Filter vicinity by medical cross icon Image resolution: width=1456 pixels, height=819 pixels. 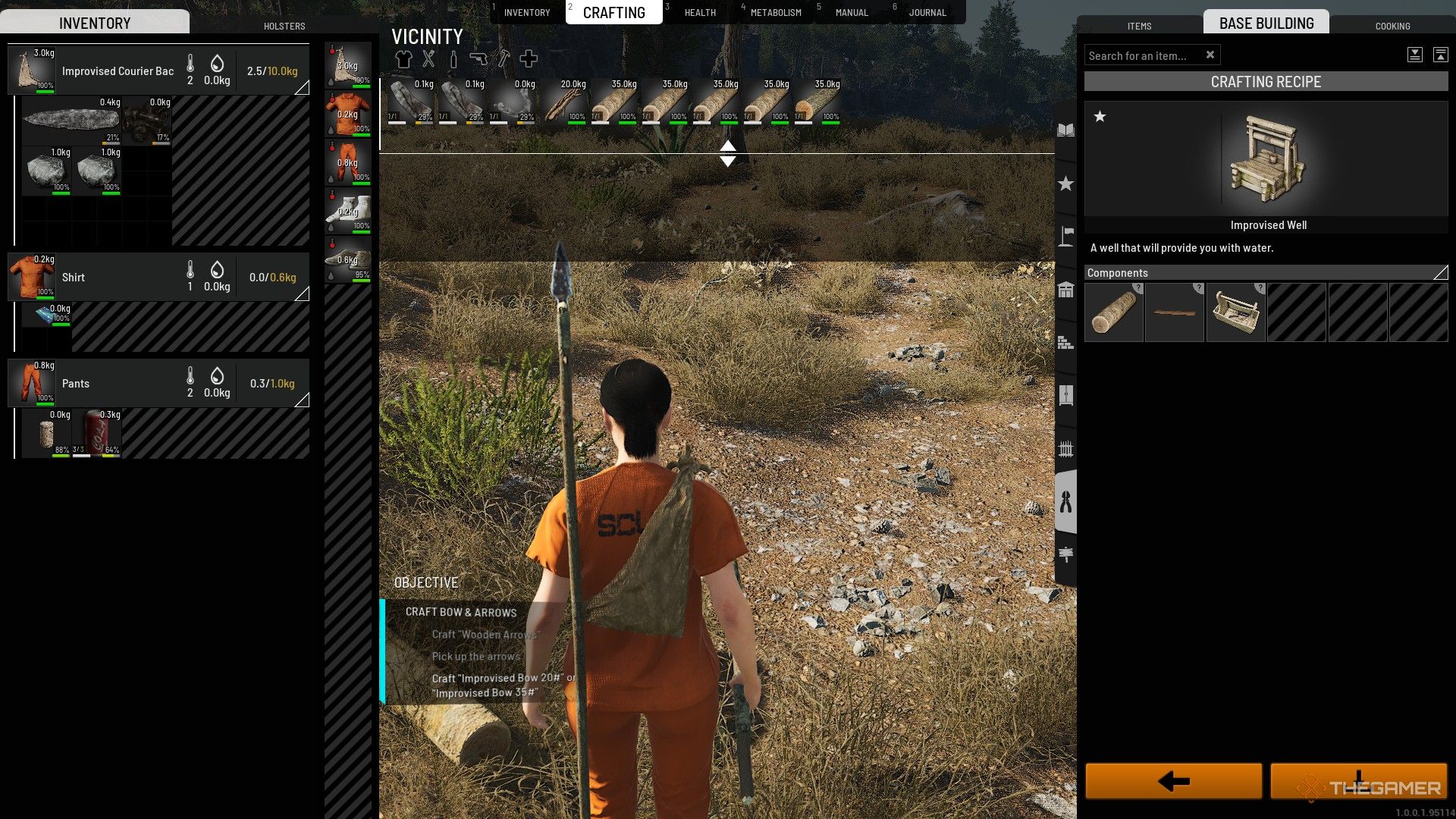point(529,58)
